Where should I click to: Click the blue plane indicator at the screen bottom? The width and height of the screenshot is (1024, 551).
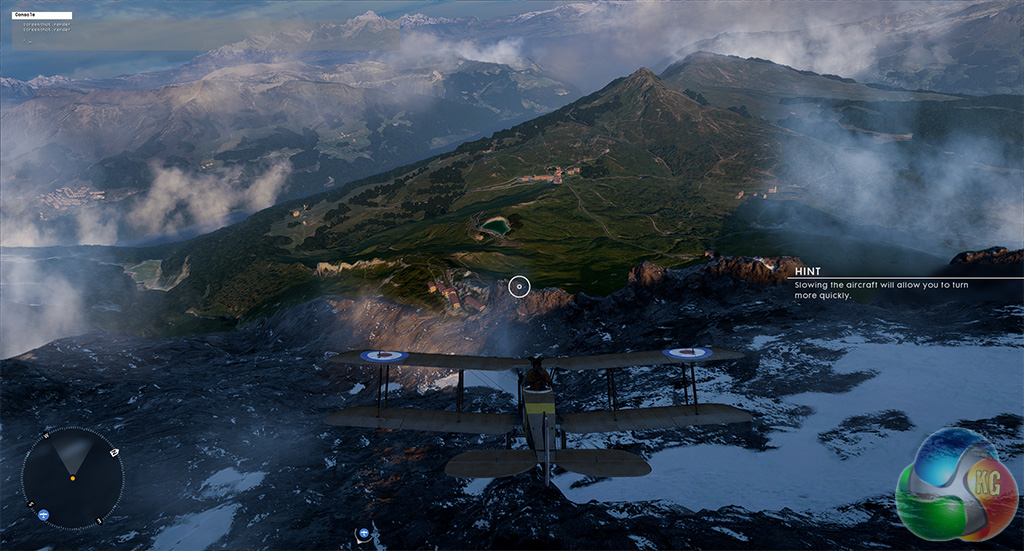point(364,533)
